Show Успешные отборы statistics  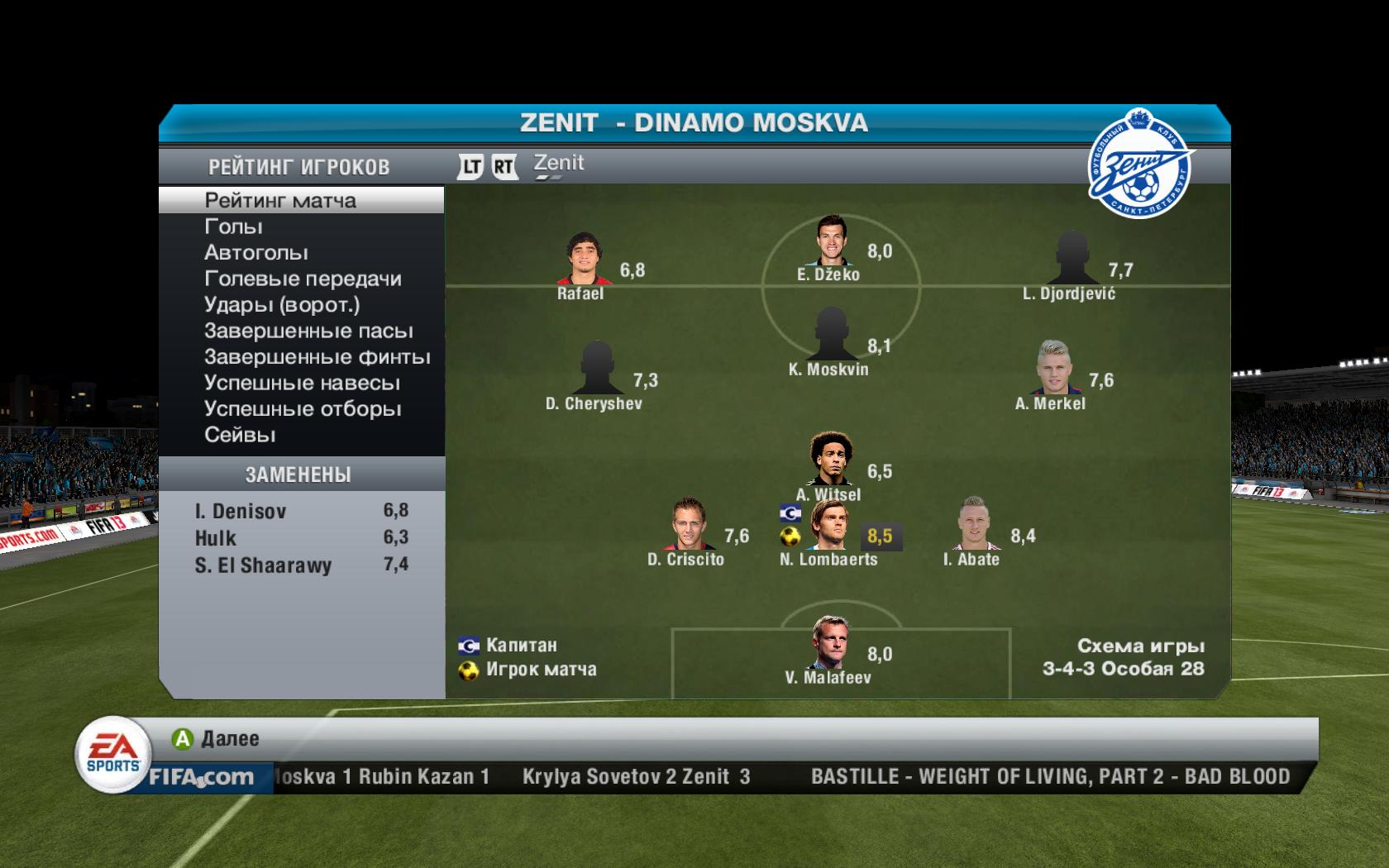pyautogui.click(x=303, y=409)
